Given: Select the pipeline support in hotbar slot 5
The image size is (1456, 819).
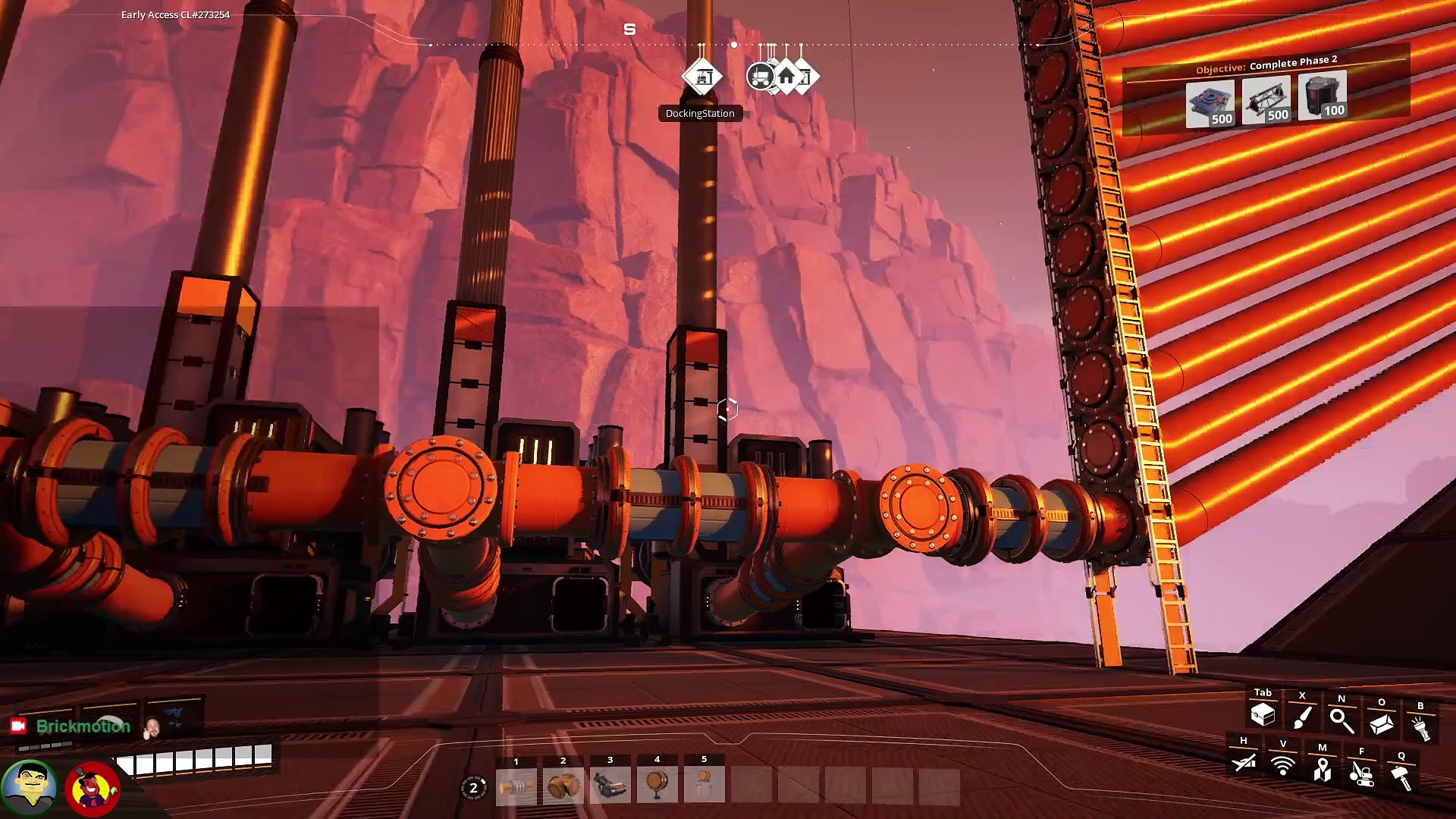Looking at the screenshot, I should tap(704, 786).
